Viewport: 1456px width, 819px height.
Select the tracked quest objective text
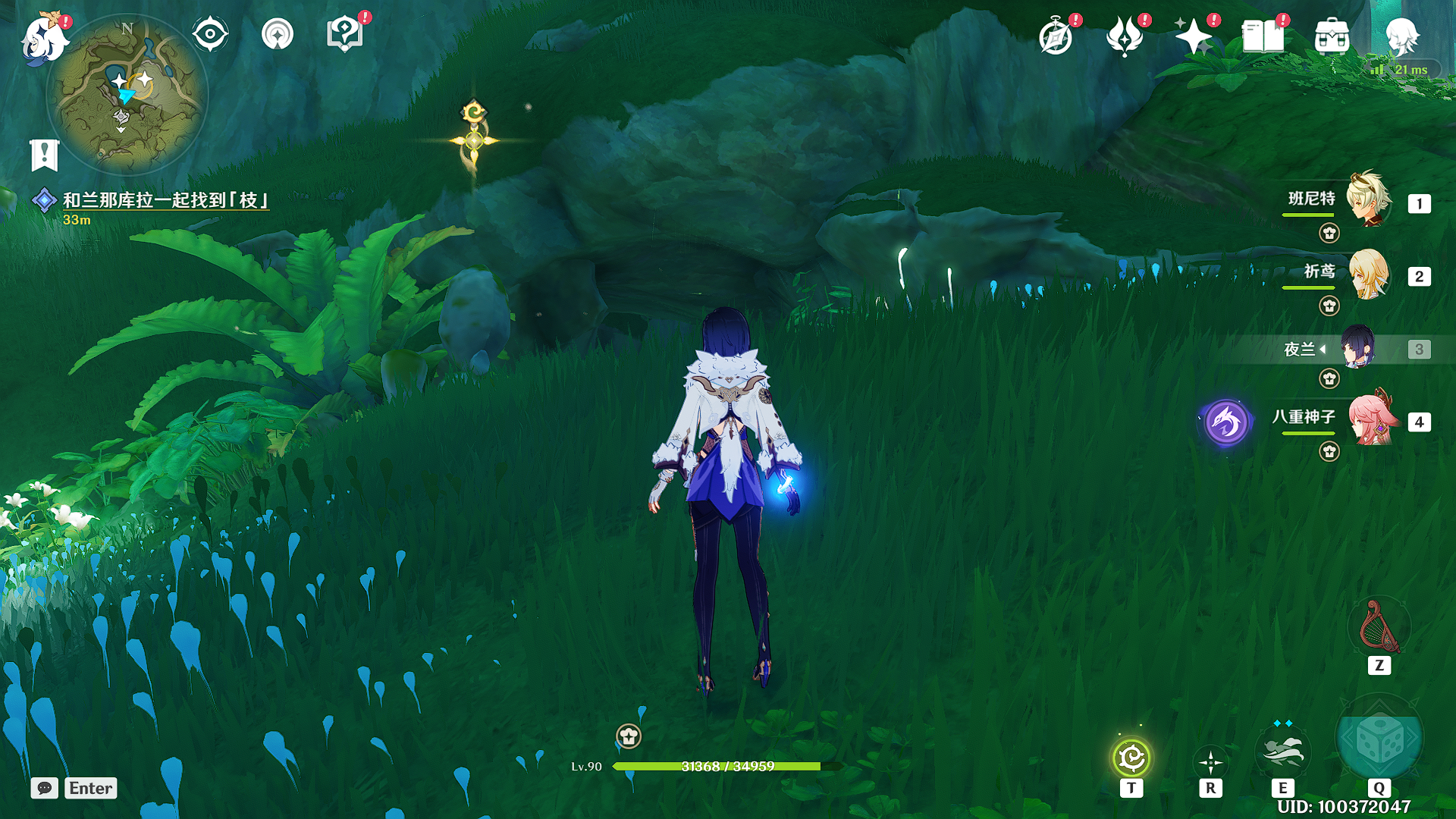165,200
